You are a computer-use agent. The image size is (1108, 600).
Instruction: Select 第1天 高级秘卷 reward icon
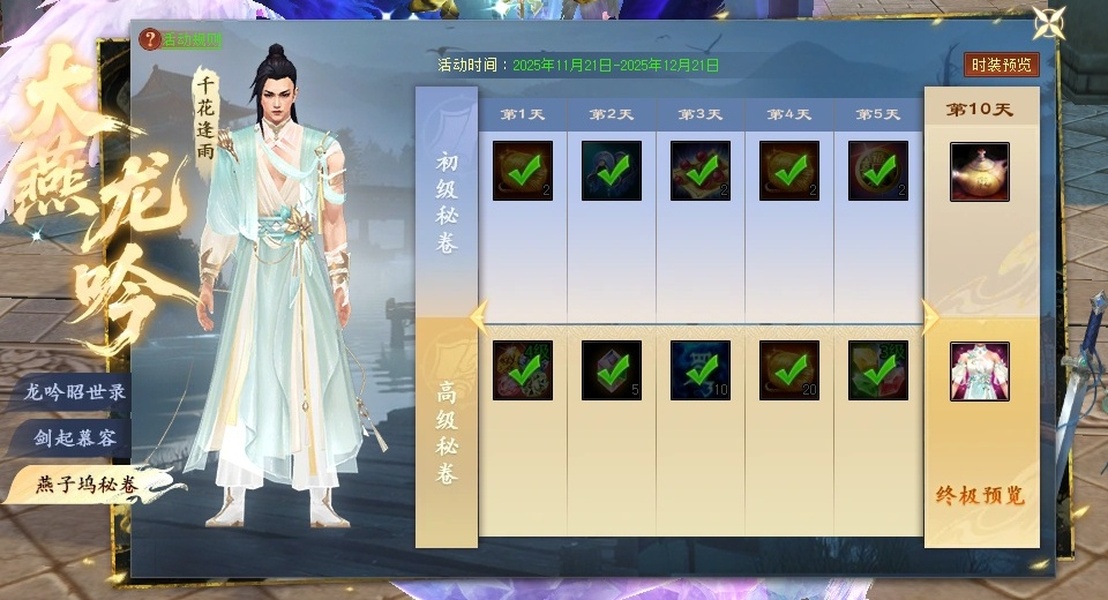pos(522,371)
